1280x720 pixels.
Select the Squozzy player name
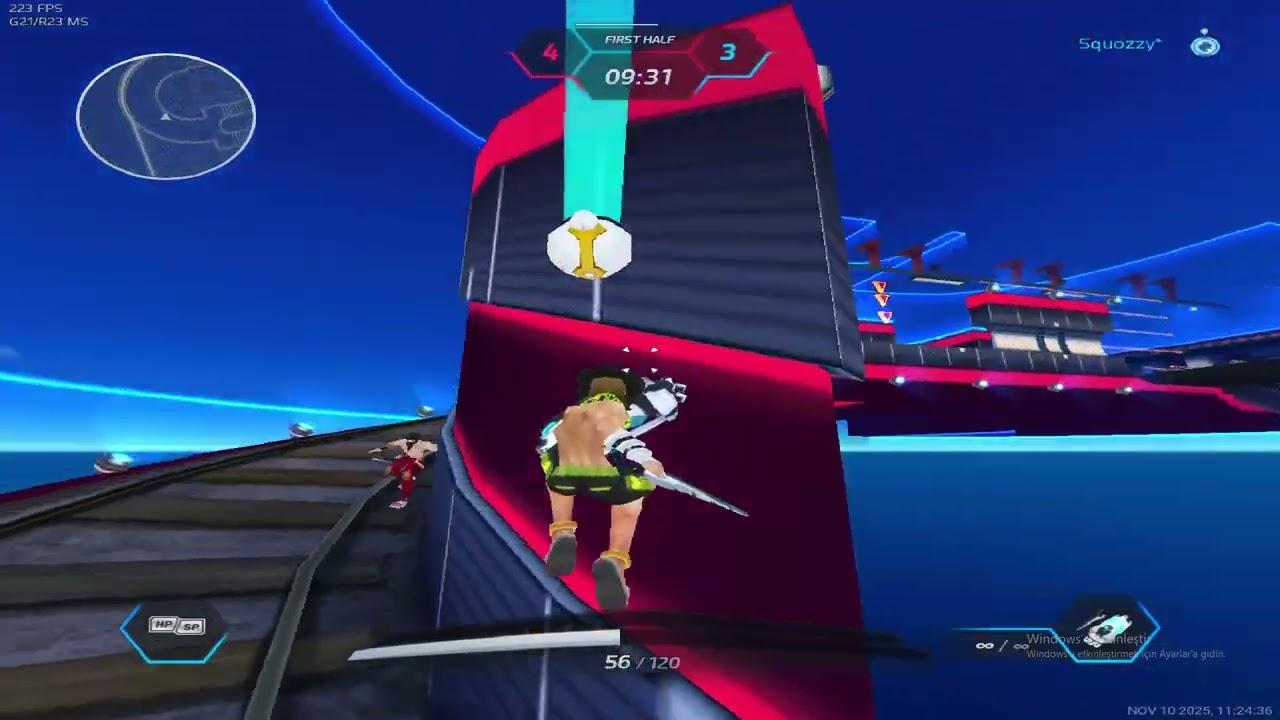tap(1119, 44)
